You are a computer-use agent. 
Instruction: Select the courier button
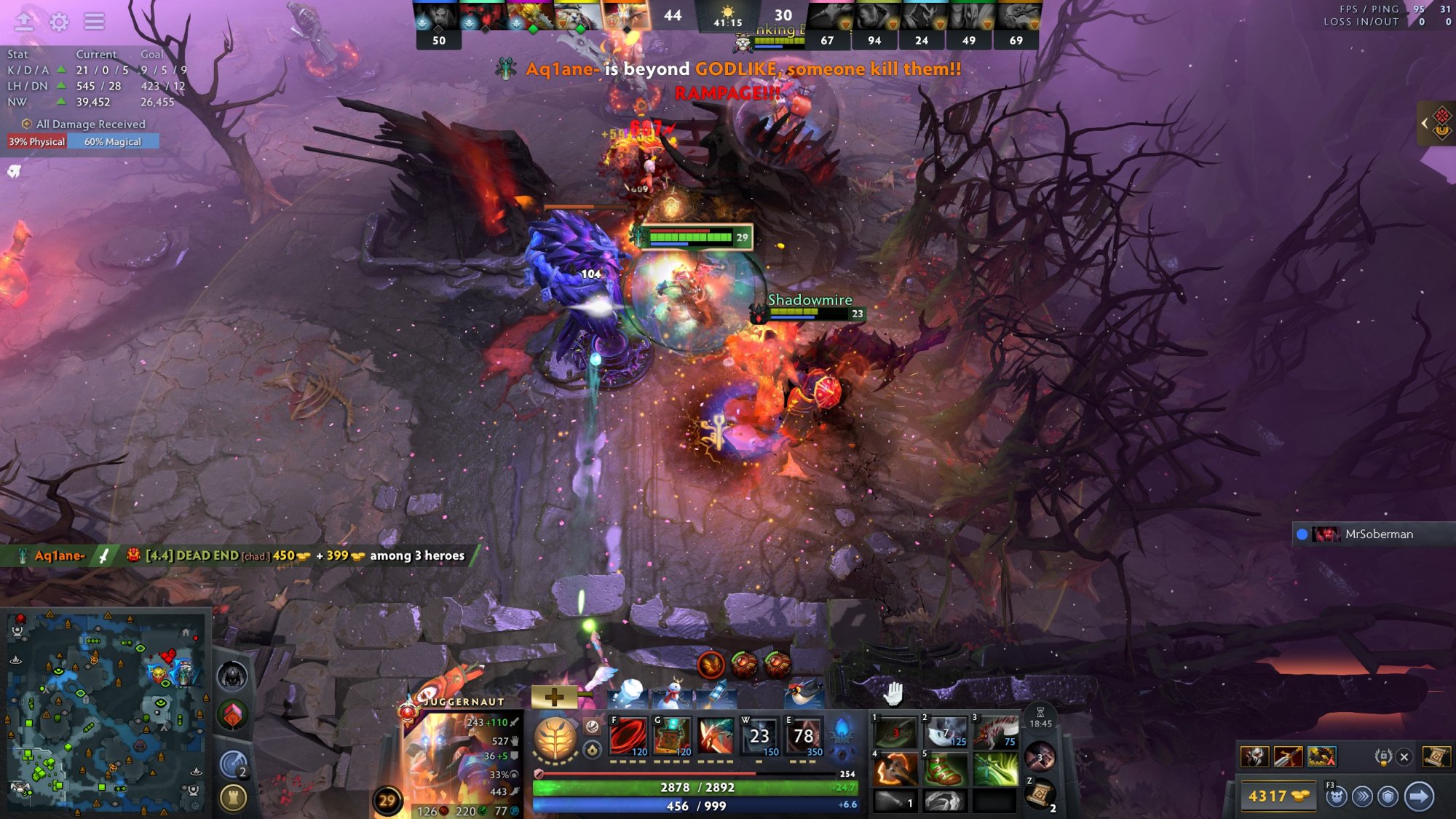pos(1336,796)
